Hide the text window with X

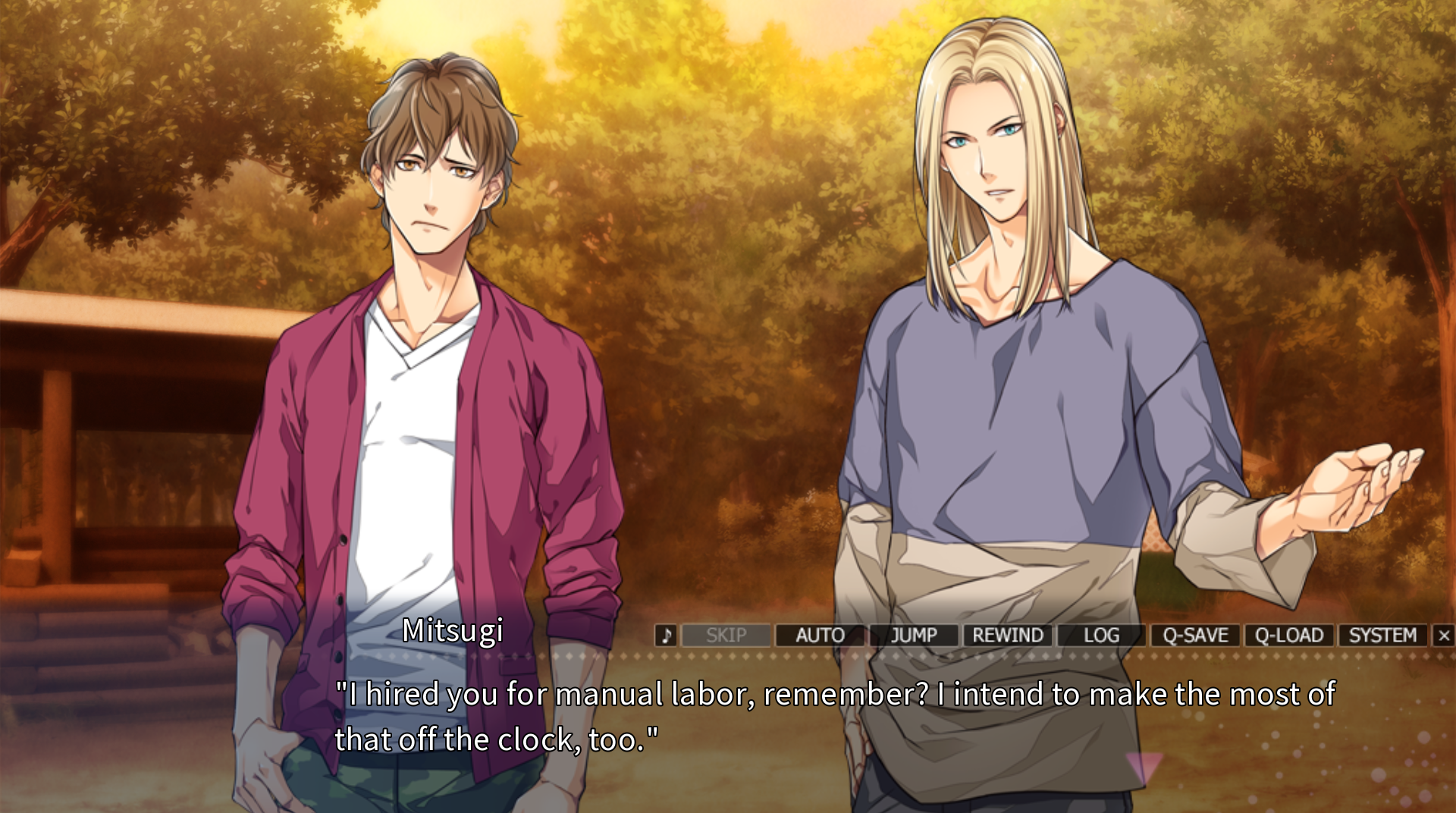[1444, 636]
